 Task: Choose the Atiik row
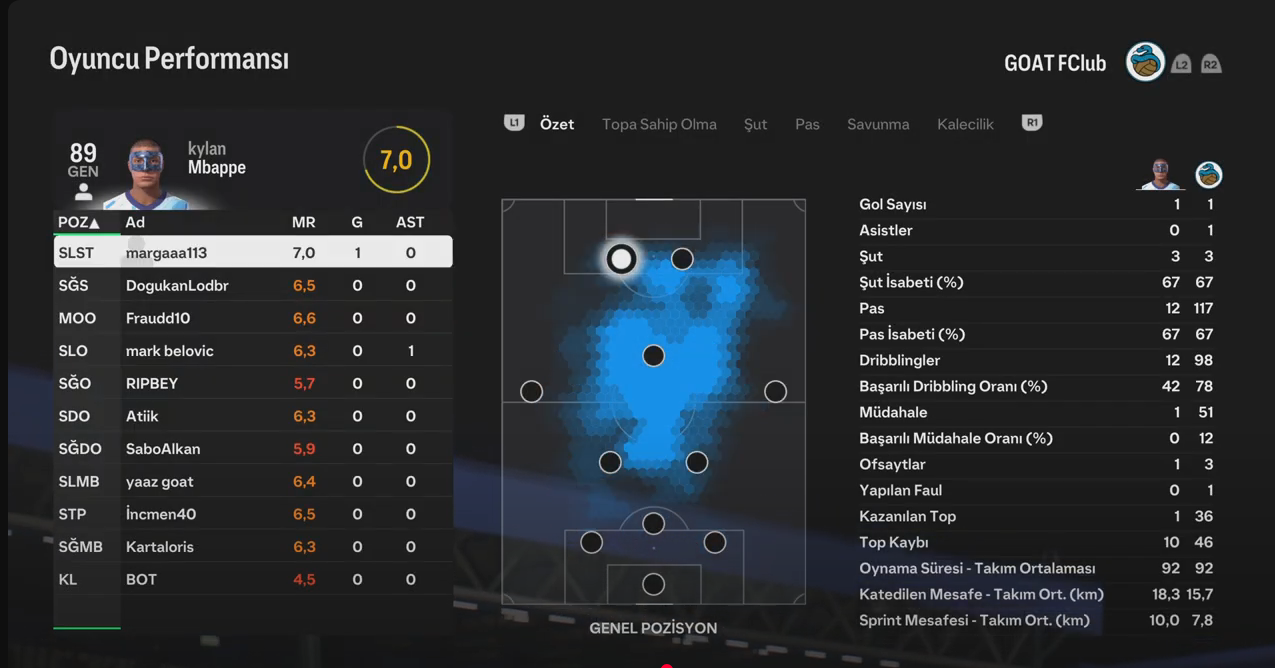[x=252, y=416]
